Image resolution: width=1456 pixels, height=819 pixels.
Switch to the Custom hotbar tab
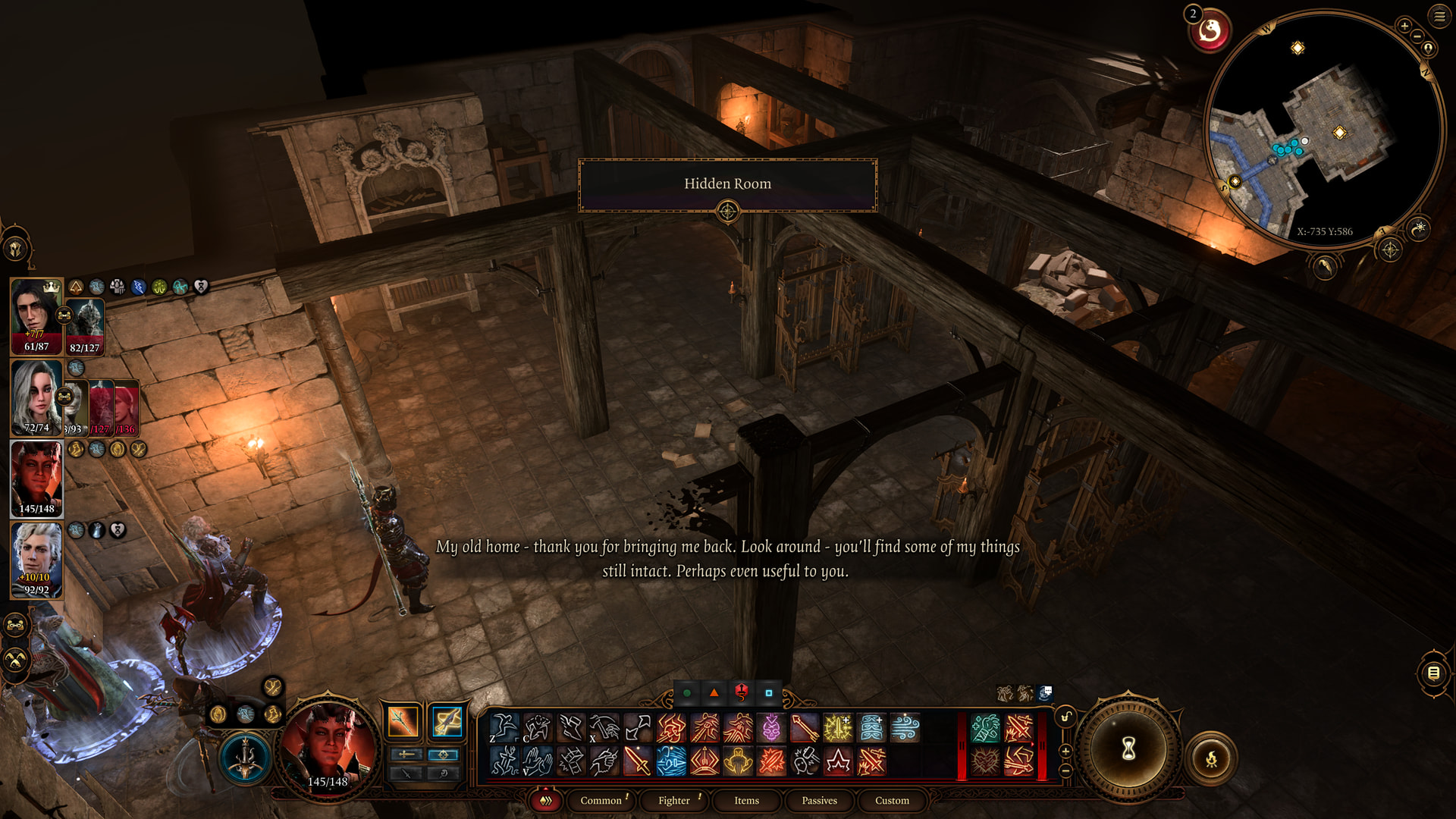click(x=892, y=800)
